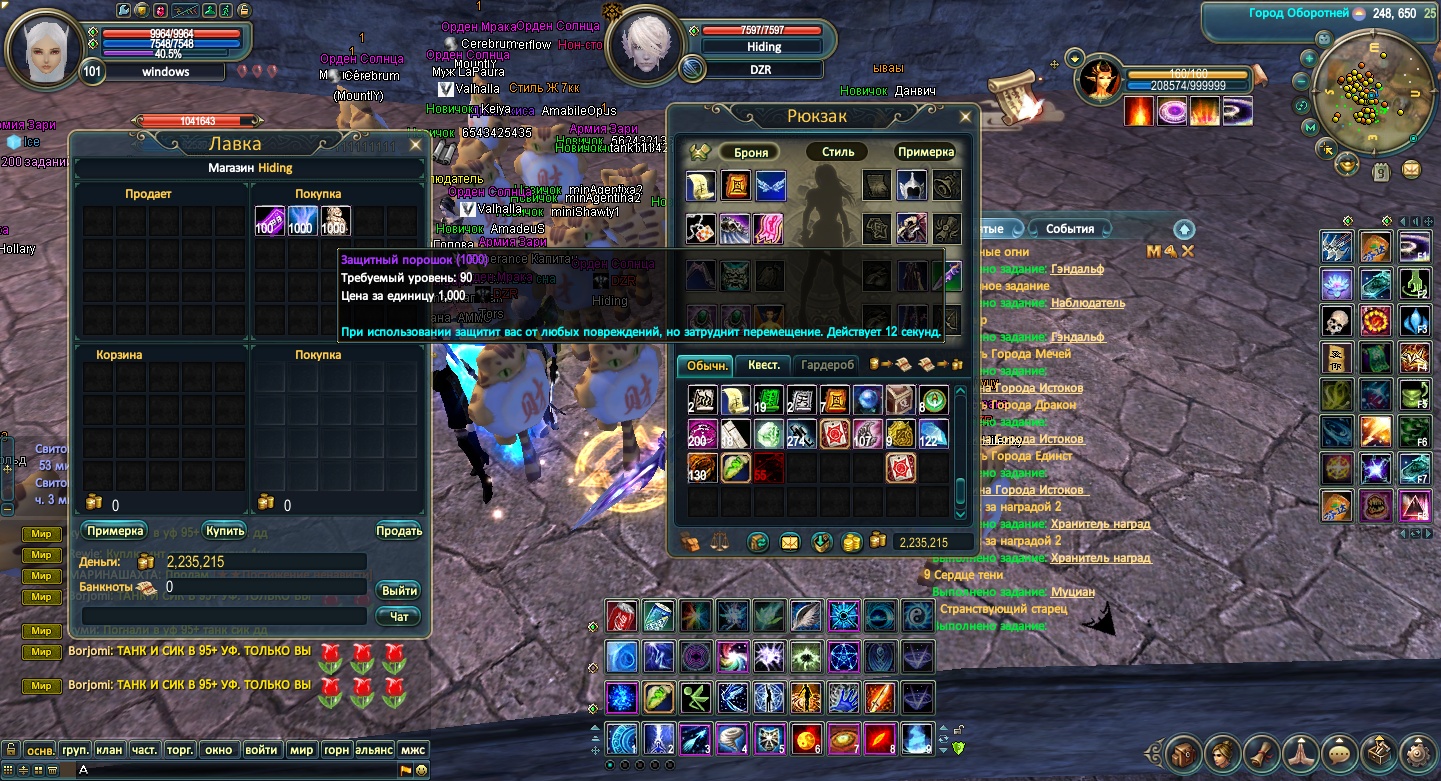Open the shop's Чат button
1441x781 pixels.
coord(399,616)
